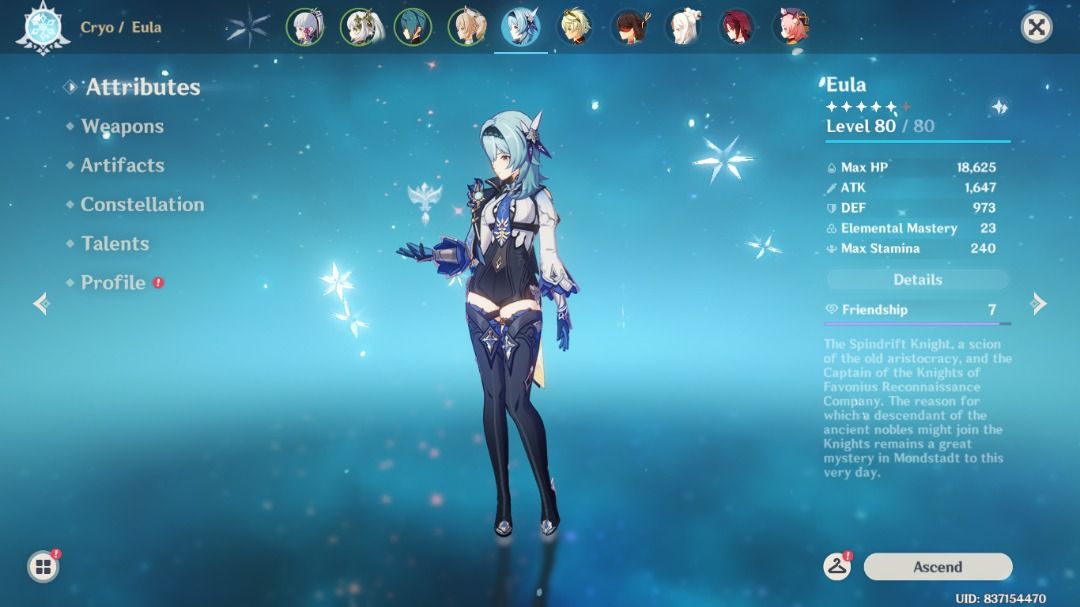Choose the pink-haired character portrait
This screenshot has height=607, width=1080.
(x=791, y=27)
